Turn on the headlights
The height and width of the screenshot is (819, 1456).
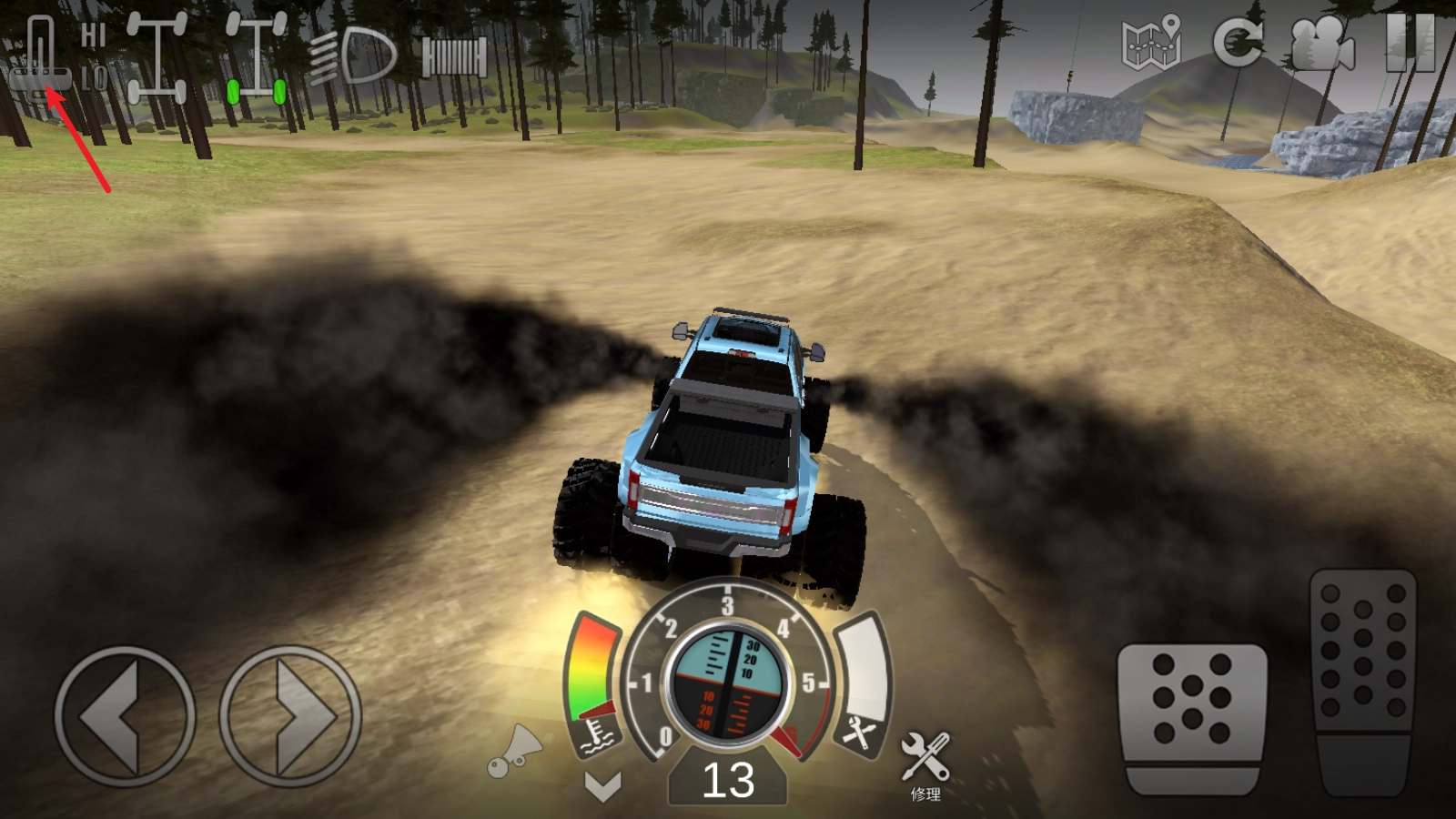coord(353,56)
